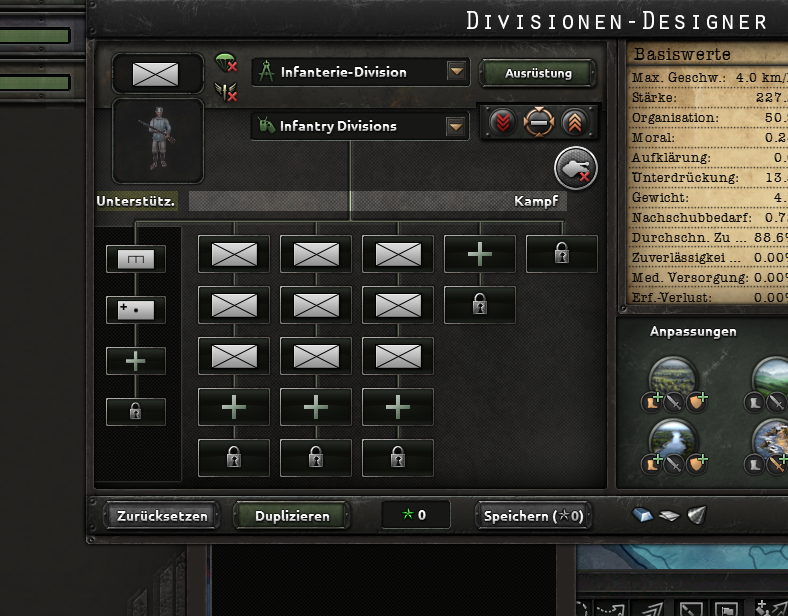Choose the default priority circle button
The height and width of the screenshot is (616, 788).
tap(539, 122)
